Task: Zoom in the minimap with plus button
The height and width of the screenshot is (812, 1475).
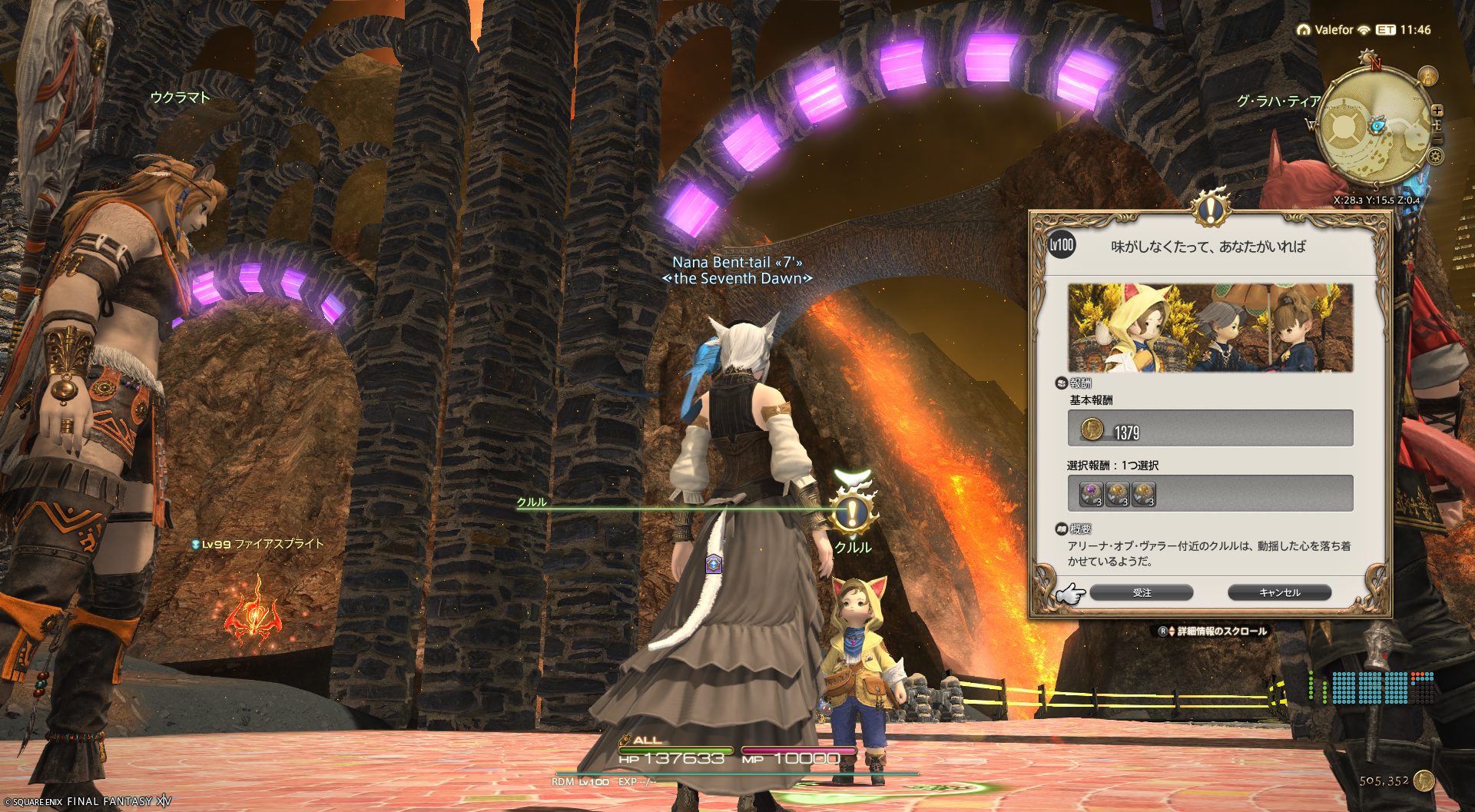Action: 1437,111
